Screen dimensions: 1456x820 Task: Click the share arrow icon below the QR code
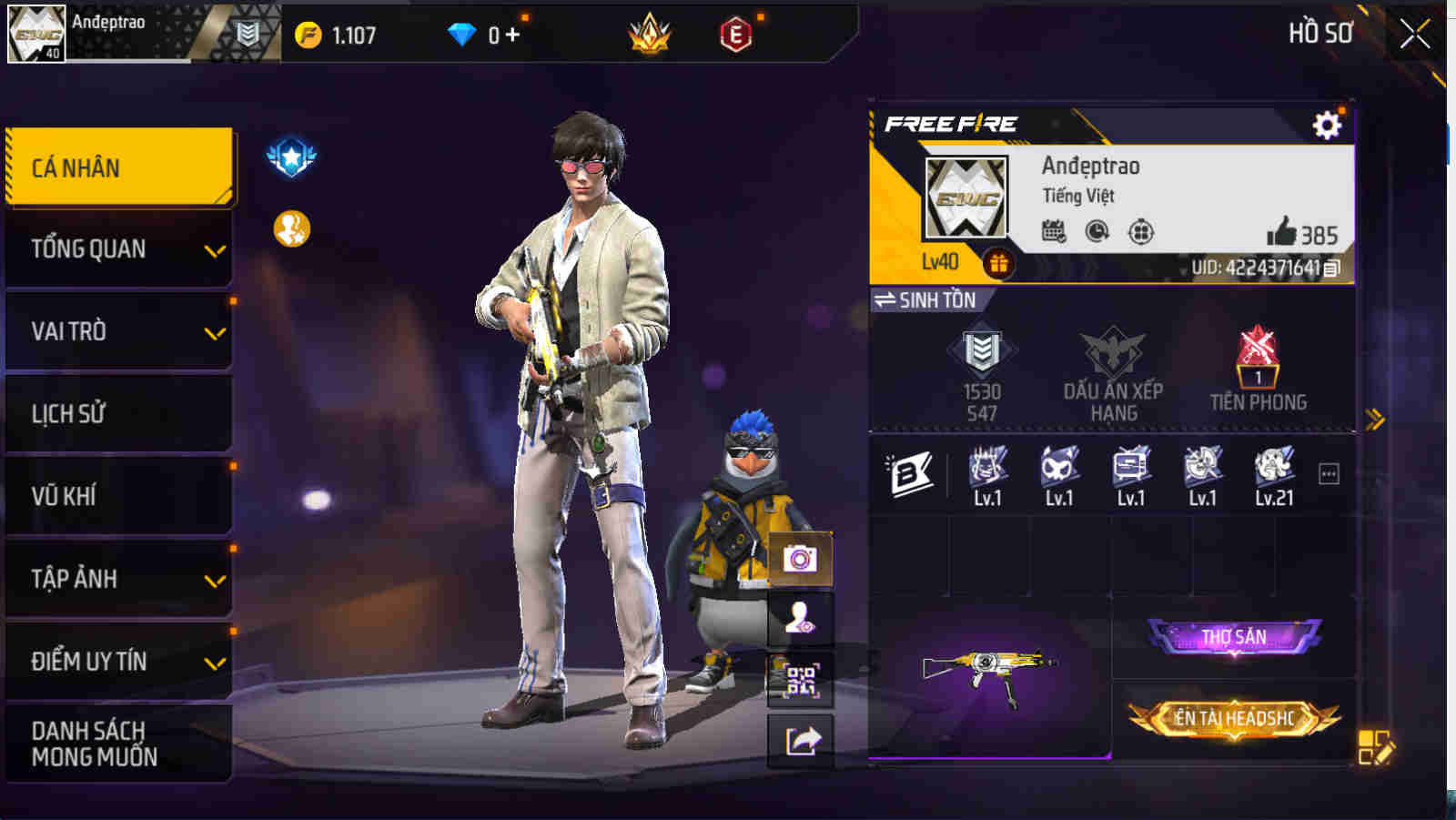coord(801,738)
